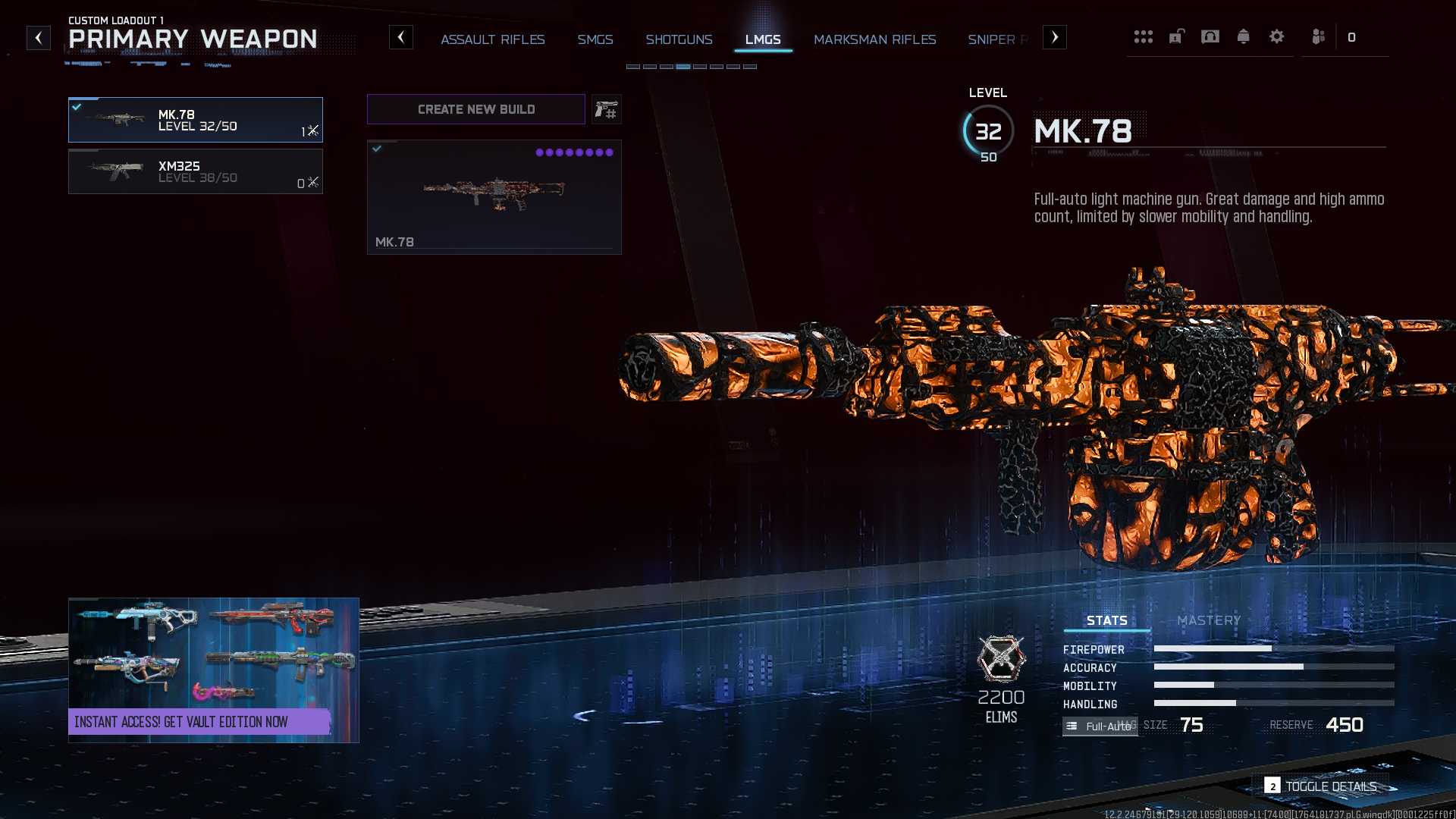Open the grid menu icon
Viewport: 1456px width, 819px height.
click(x=1143, y=37)
